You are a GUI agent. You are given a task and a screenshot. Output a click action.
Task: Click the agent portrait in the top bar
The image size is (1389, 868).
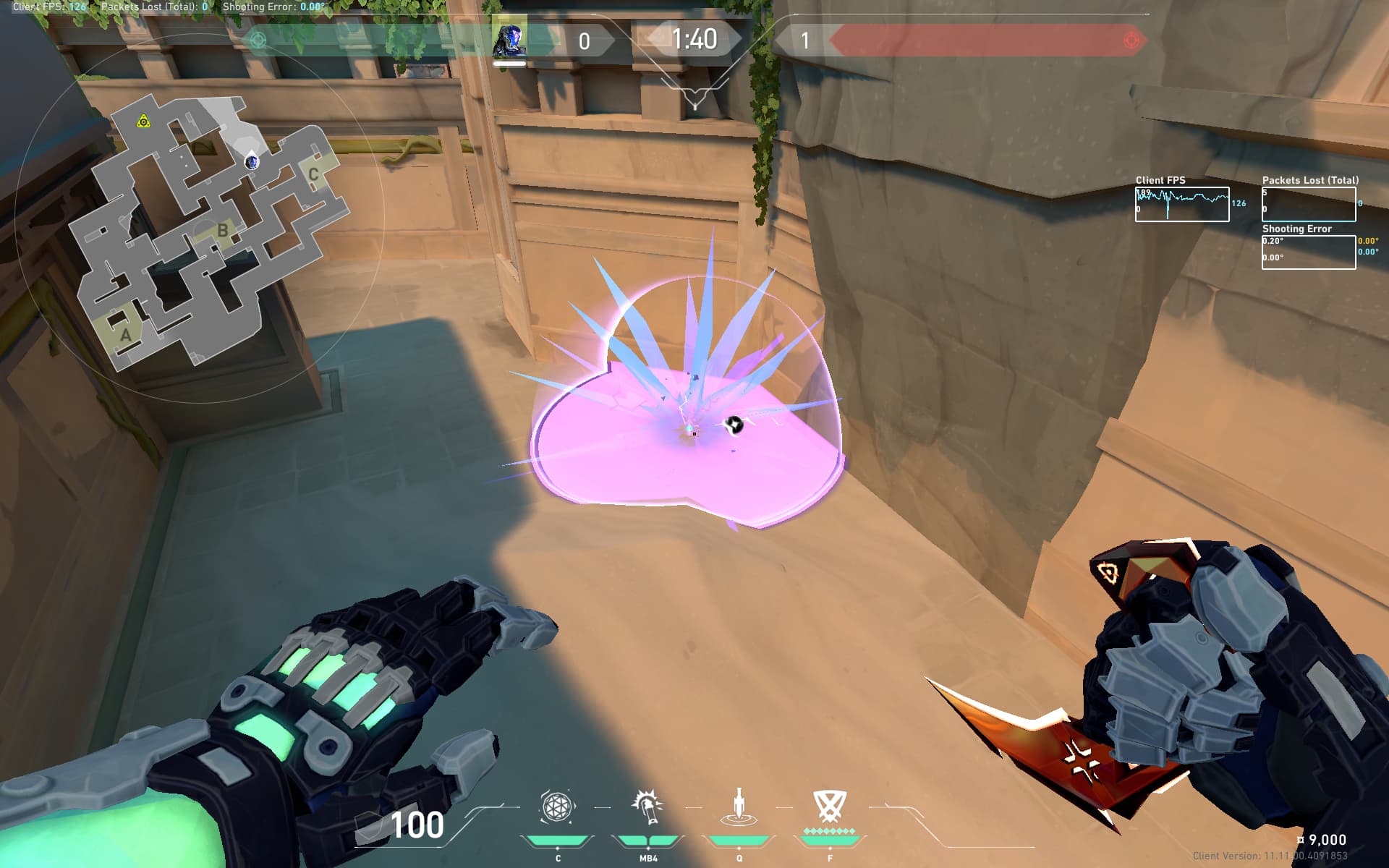[x=509, y=41]
